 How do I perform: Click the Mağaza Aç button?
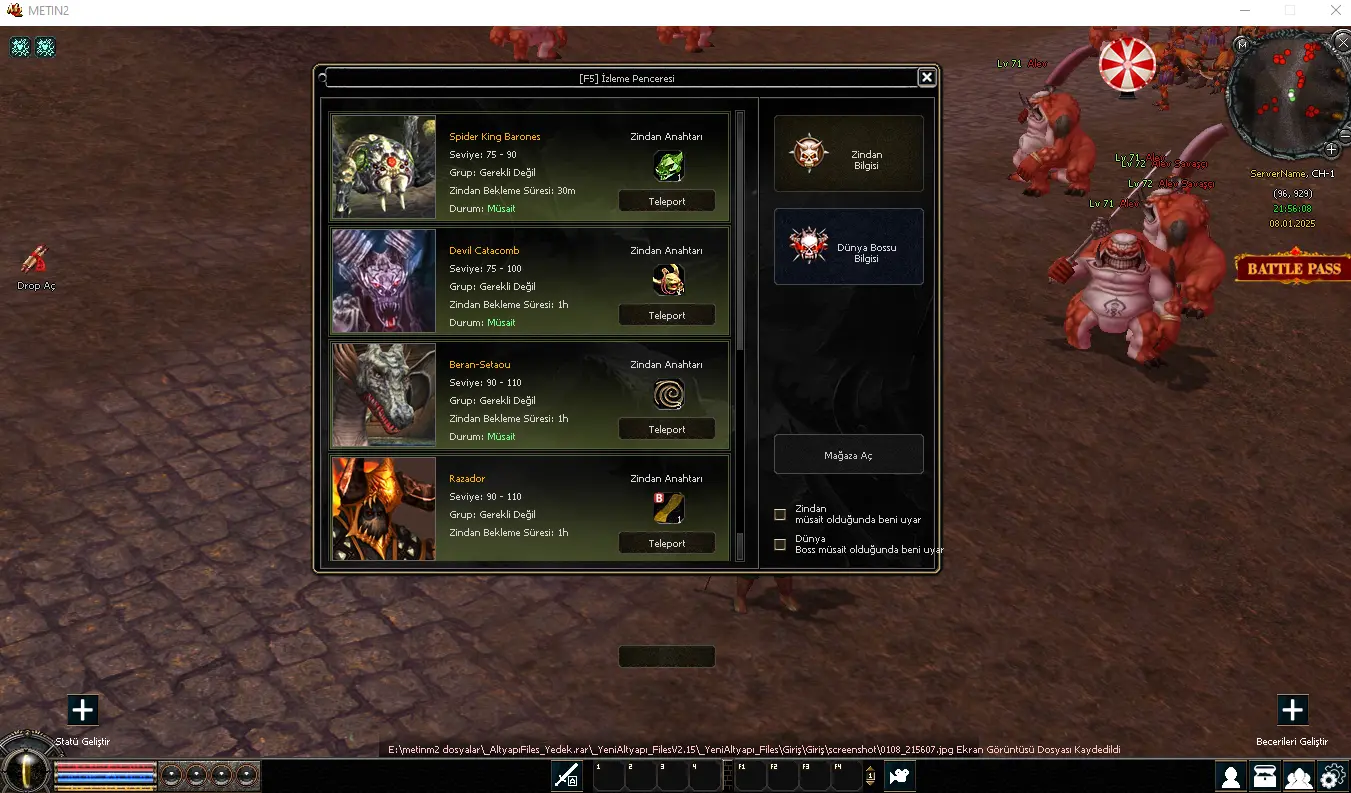pos(848,455)
